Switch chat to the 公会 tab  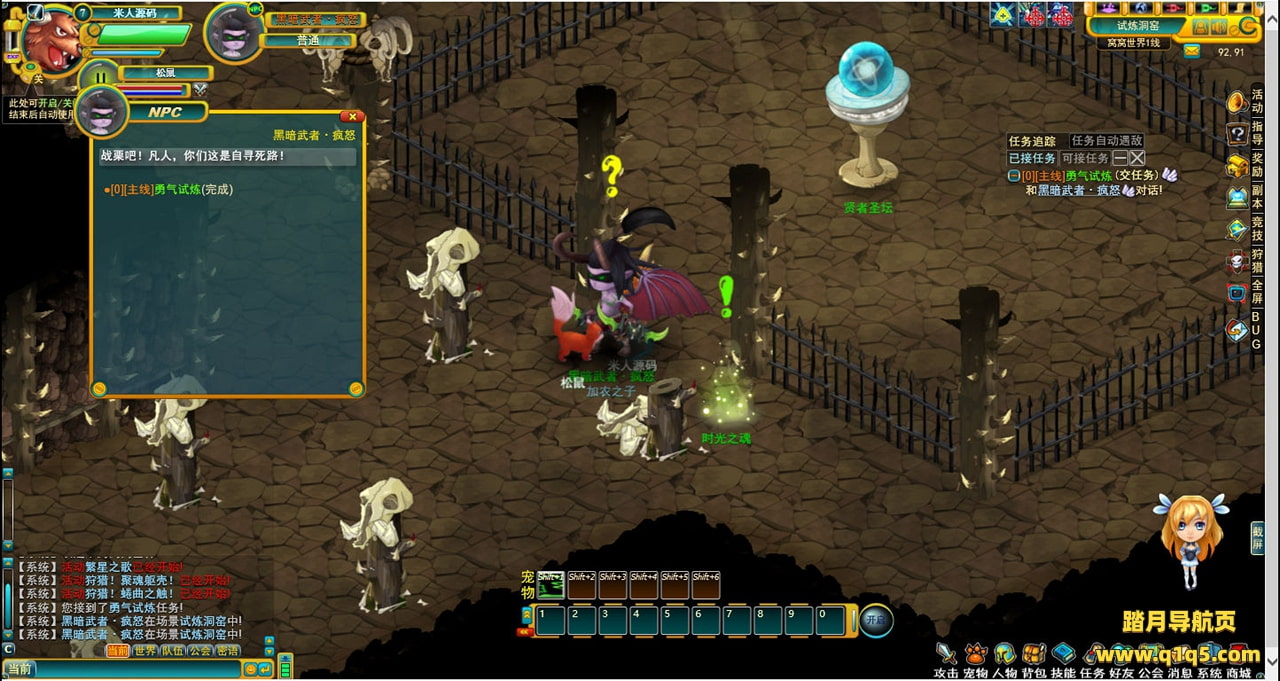click(201, 651)
